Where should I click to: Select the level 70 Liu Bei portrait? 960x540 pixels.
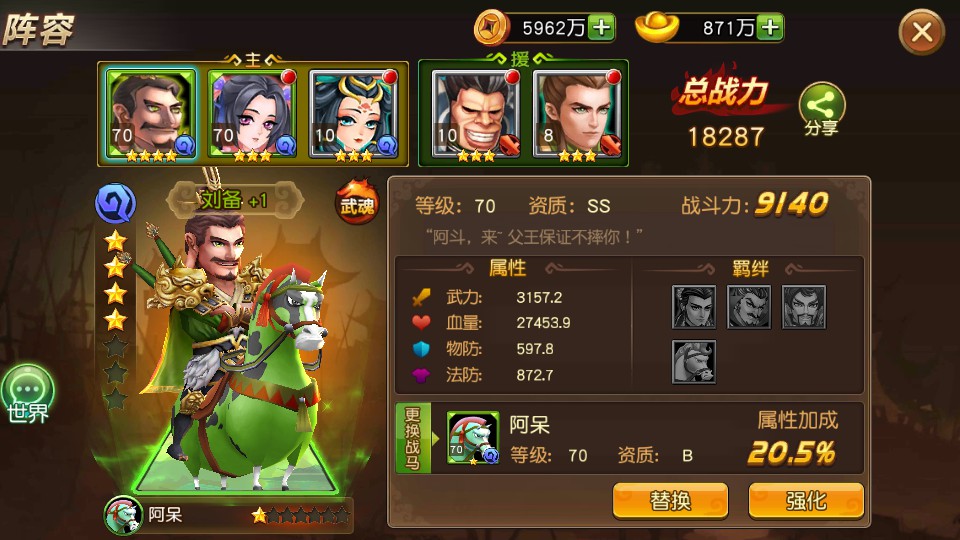click(x=143, y=114)
